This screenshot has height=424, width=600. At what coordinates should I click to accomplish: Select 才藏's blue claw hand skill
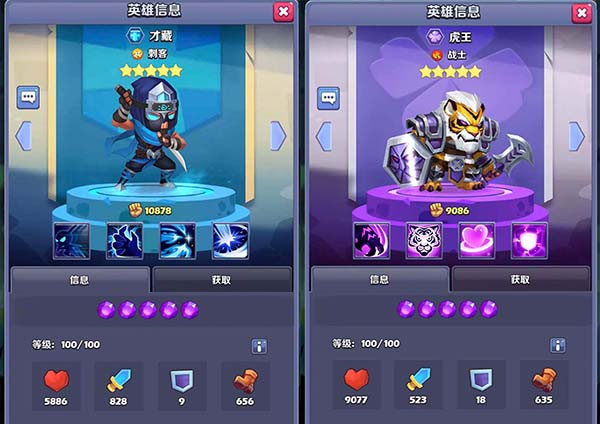(125, 240)
